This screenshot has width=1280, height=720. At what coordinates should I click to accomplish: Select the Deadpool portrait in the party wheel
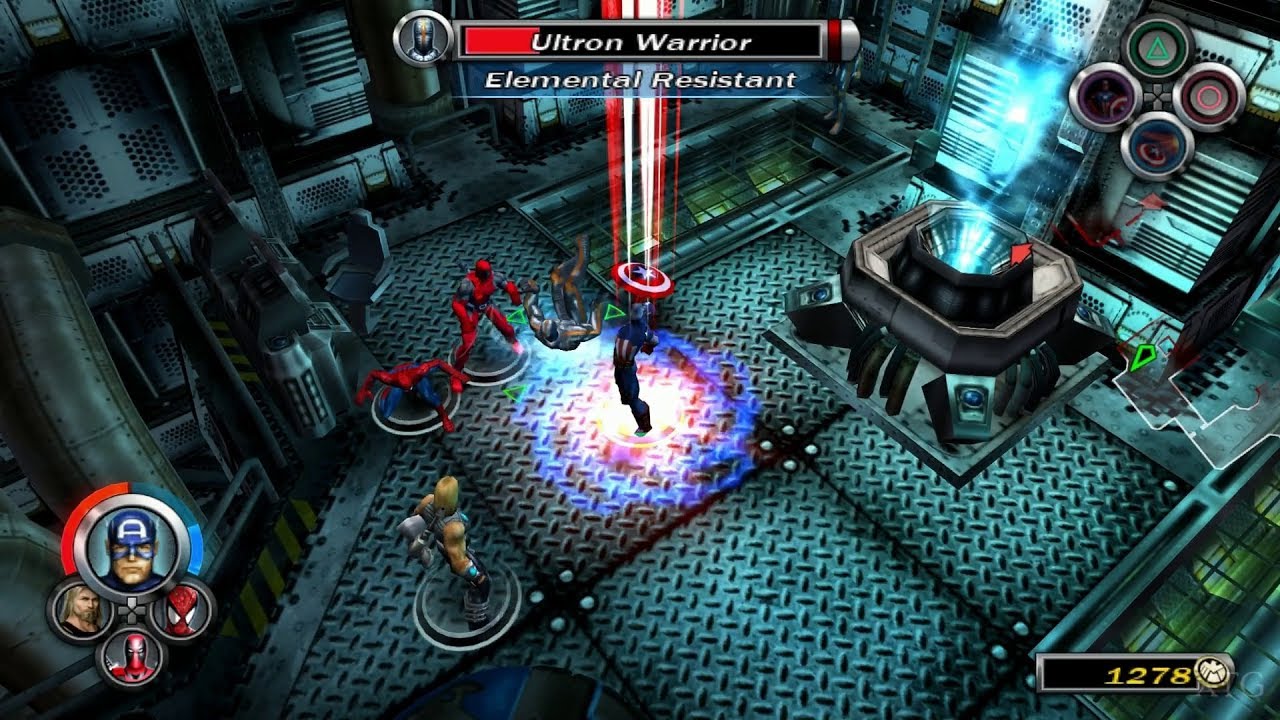point(135,654)
